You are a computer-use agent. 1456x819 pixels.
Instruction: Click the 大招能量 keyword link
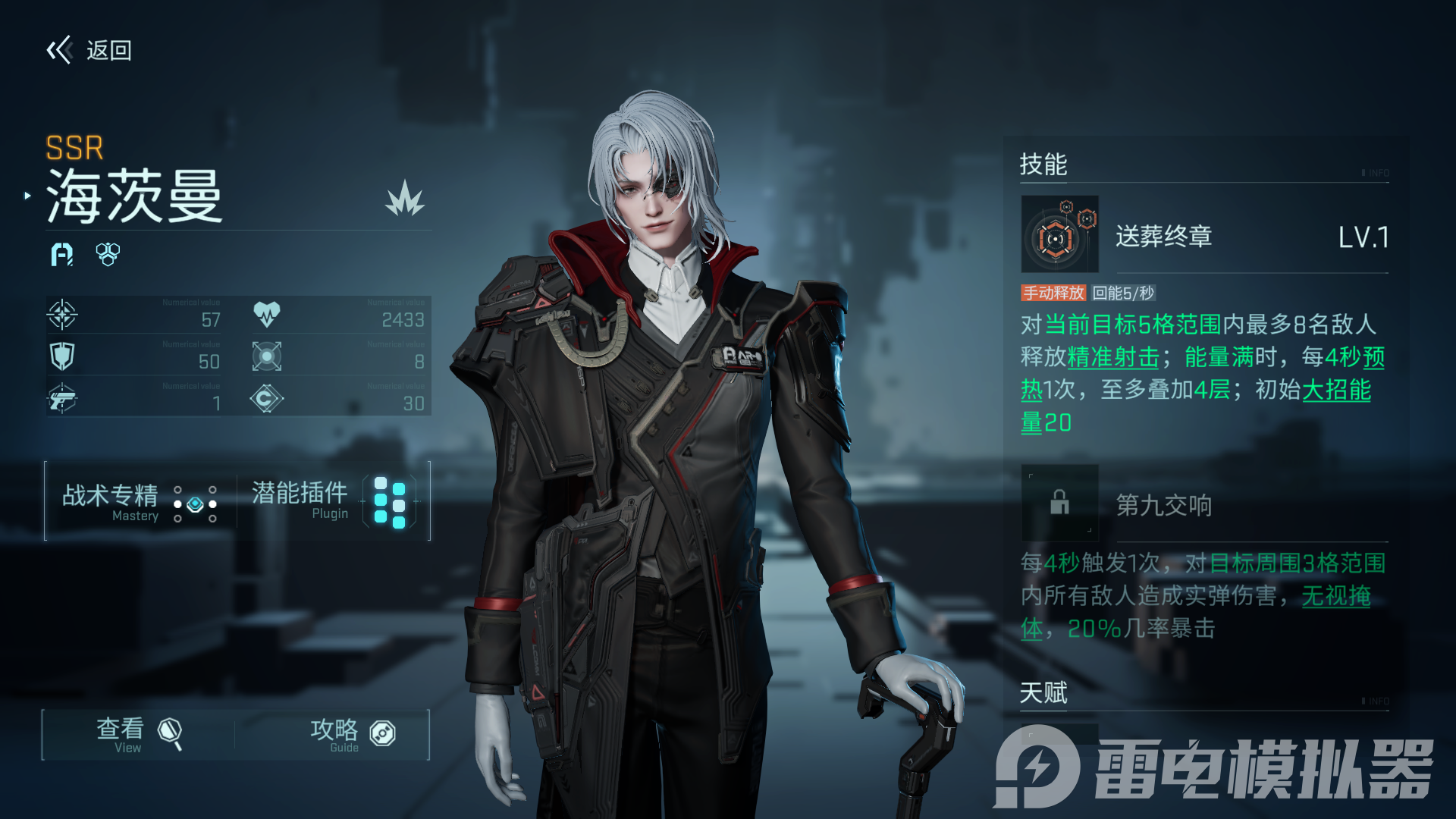[1336, 391]
